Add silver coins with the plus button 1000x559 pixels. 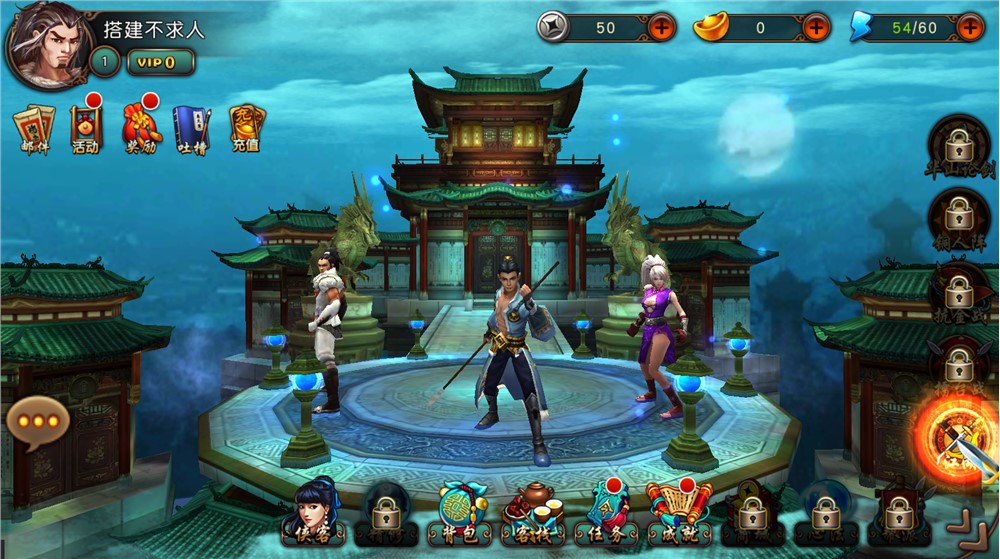(662, 27)
